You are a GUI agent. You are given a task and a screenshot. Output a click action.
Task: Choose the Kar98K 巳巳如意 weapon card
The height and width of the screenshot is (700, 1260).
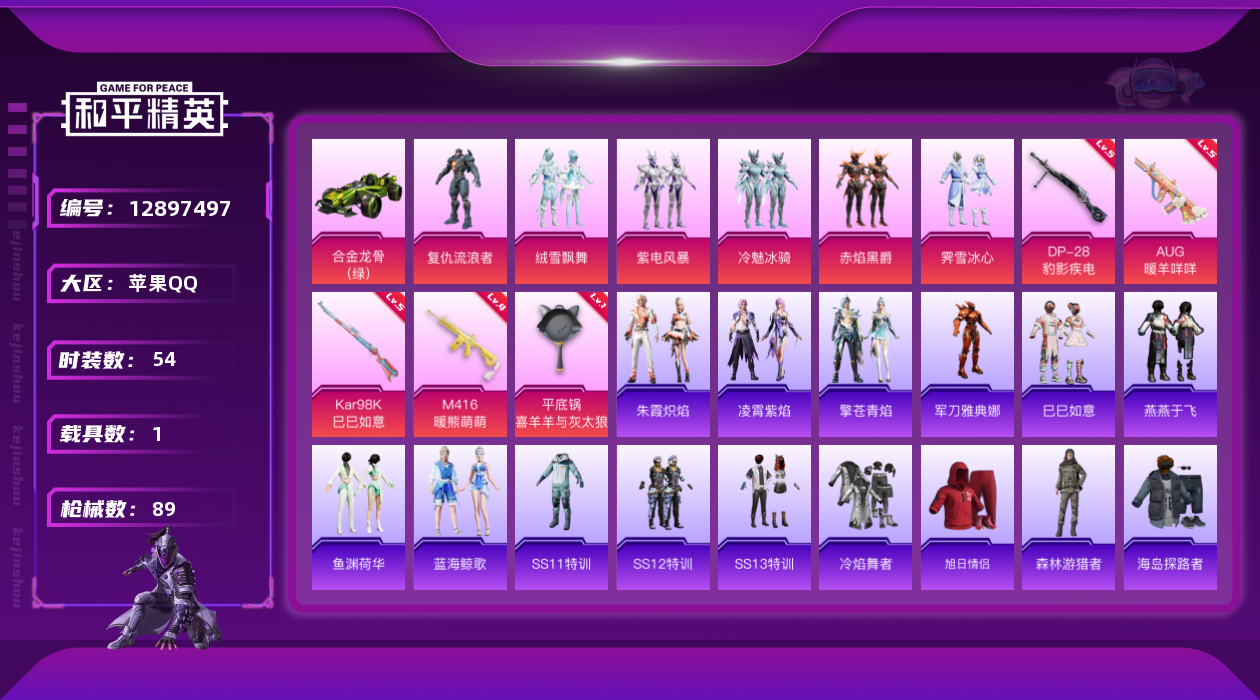point(358,364)
